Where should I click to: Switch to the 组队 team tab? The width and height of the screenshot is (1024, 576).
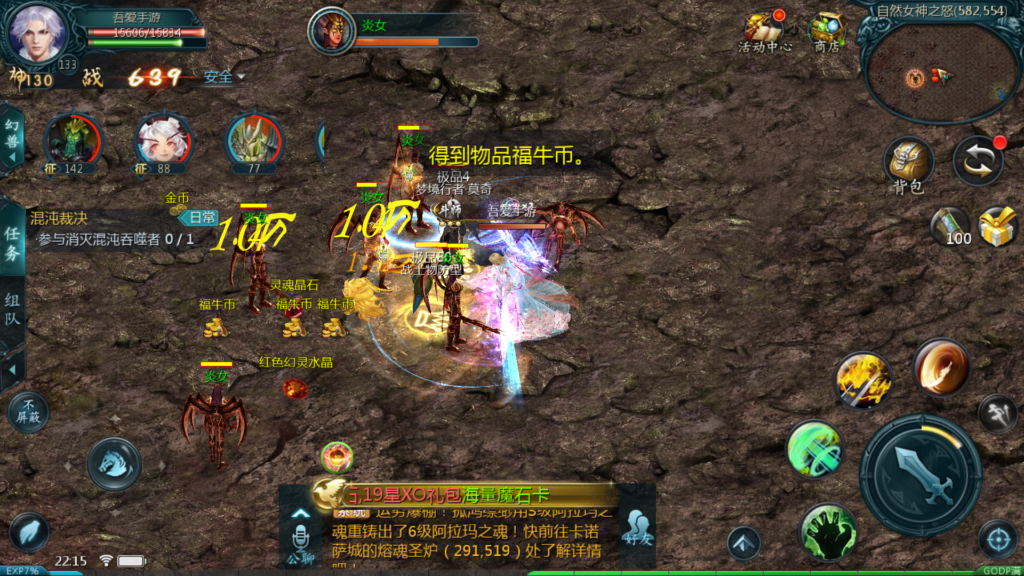[x=12, y=309]
